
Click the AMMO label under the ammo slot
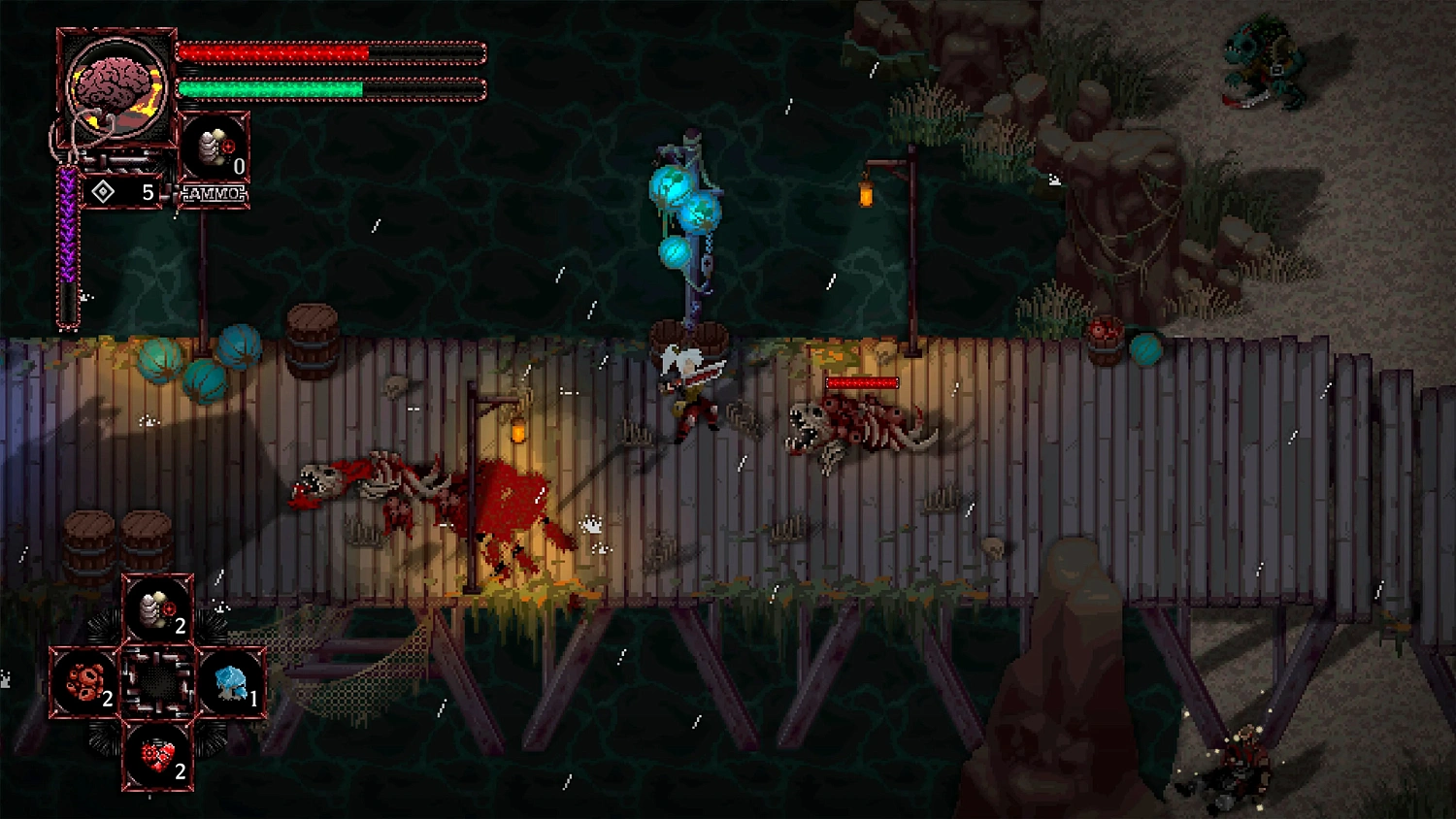click(x=215, y=194)
